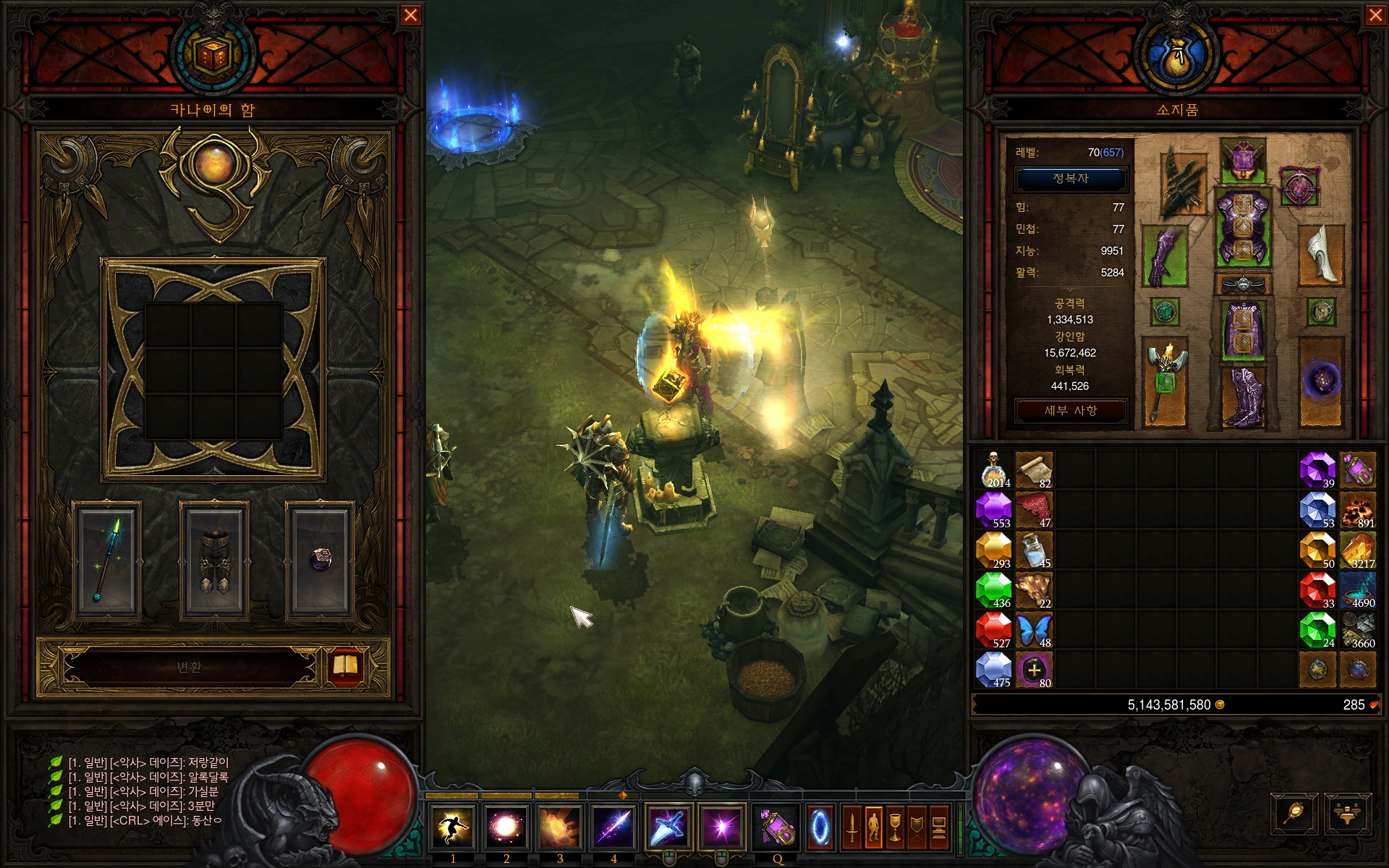Open the 세부 사항 details button

tap(1071, 410)
